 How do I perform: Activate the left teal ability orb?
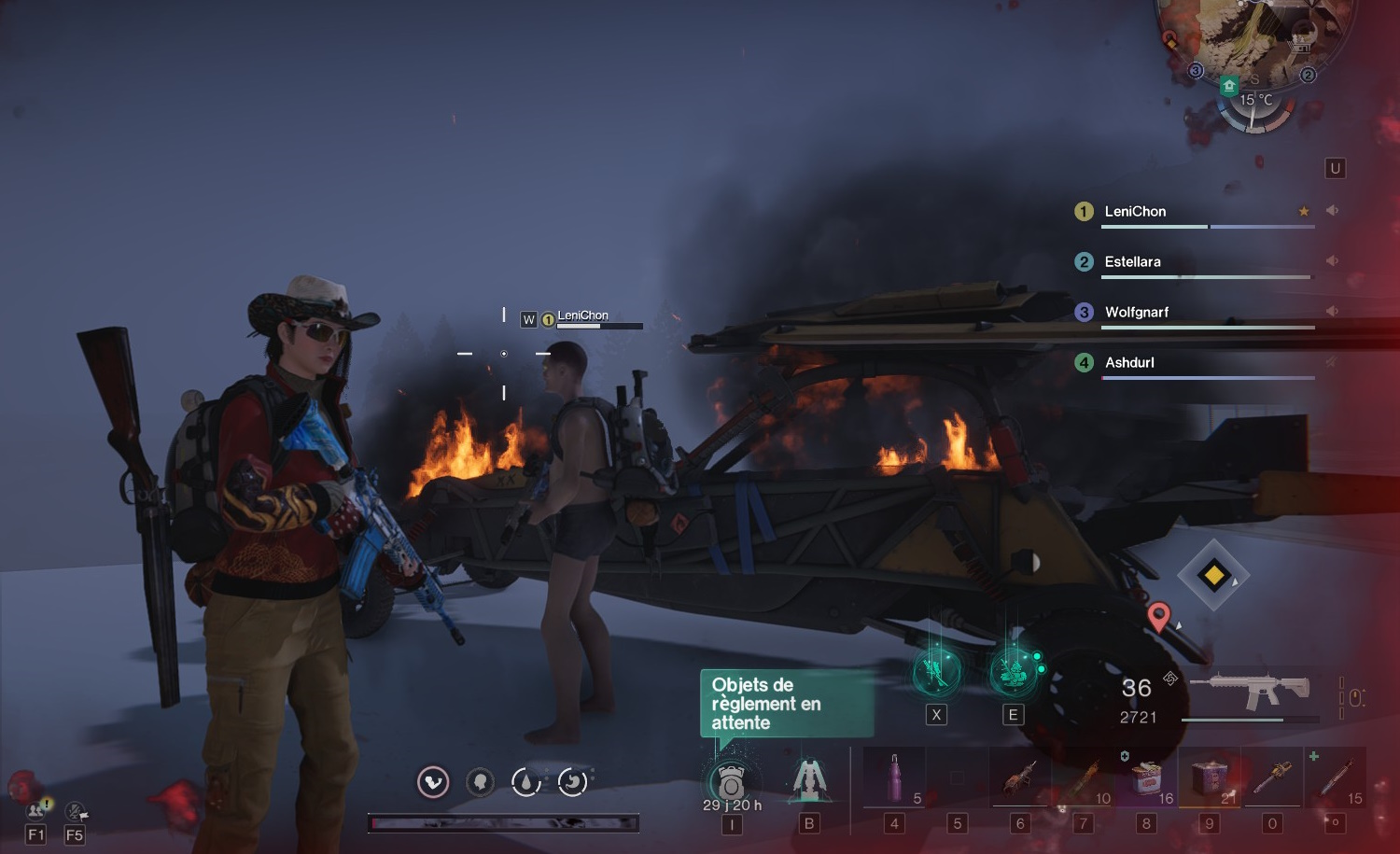[936, 671]
